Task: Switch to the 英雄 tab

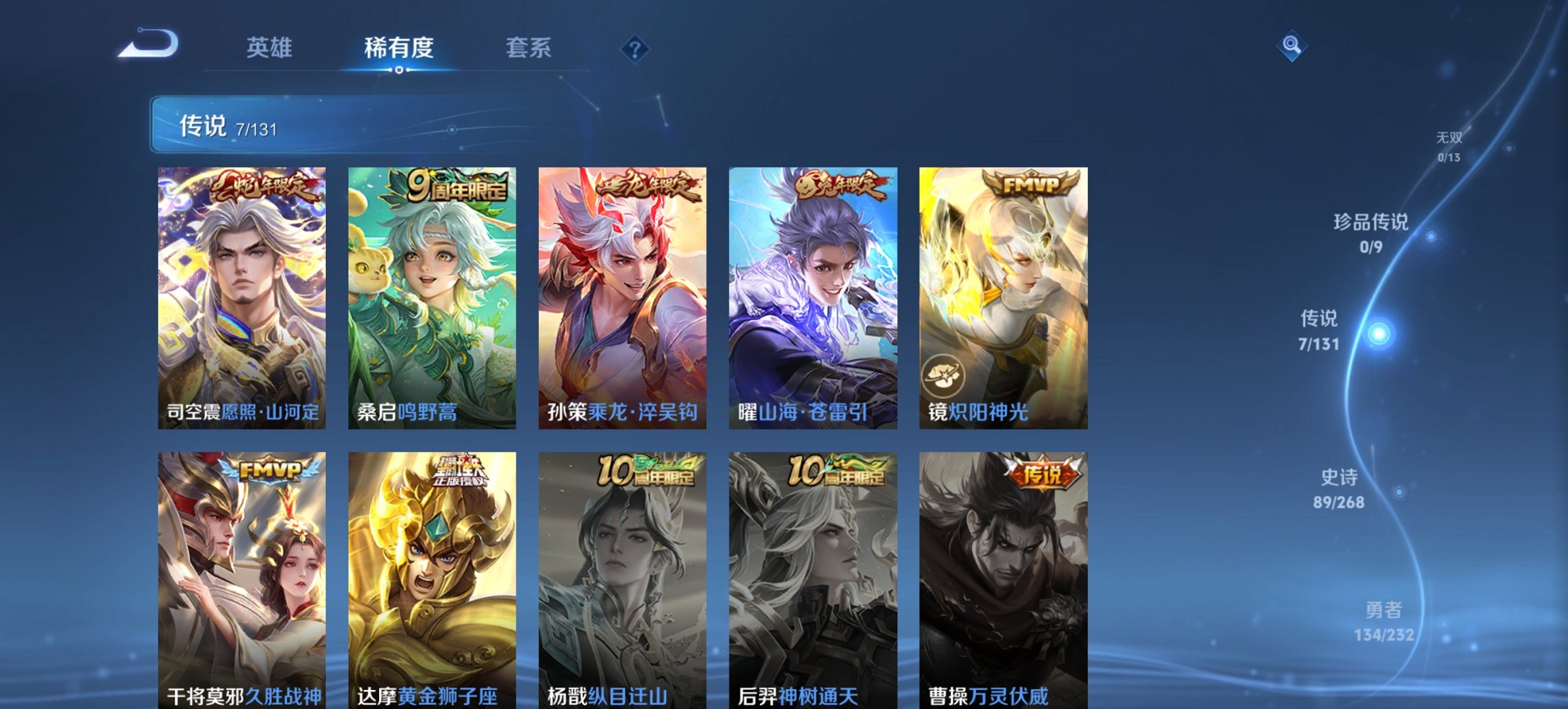Action: [x=271, y=48]
